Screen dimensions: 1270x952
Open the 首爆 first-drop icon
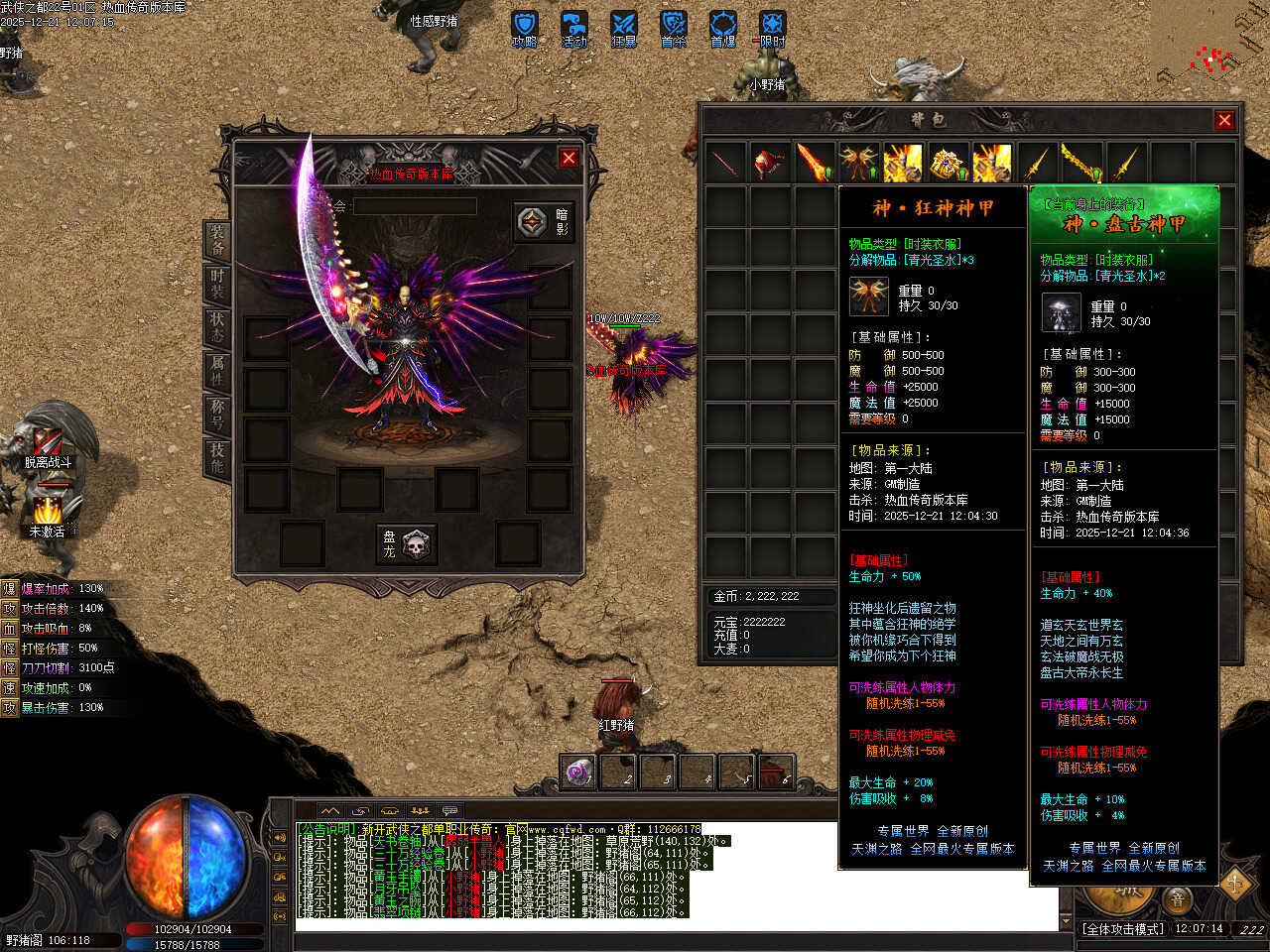(x=722, y=28)
